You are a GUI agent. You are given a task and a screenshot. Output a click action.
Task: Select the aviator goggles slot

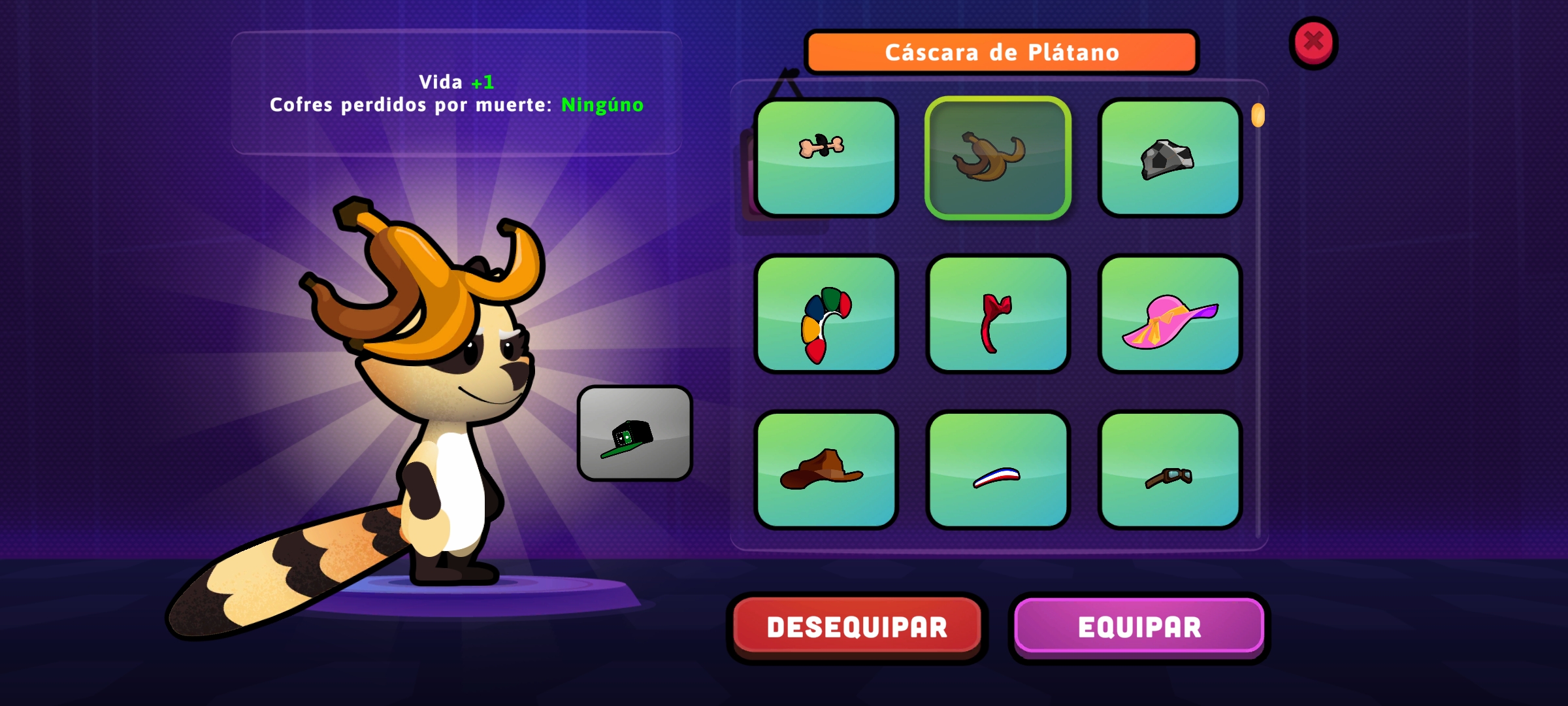[x=1169, y=469]
